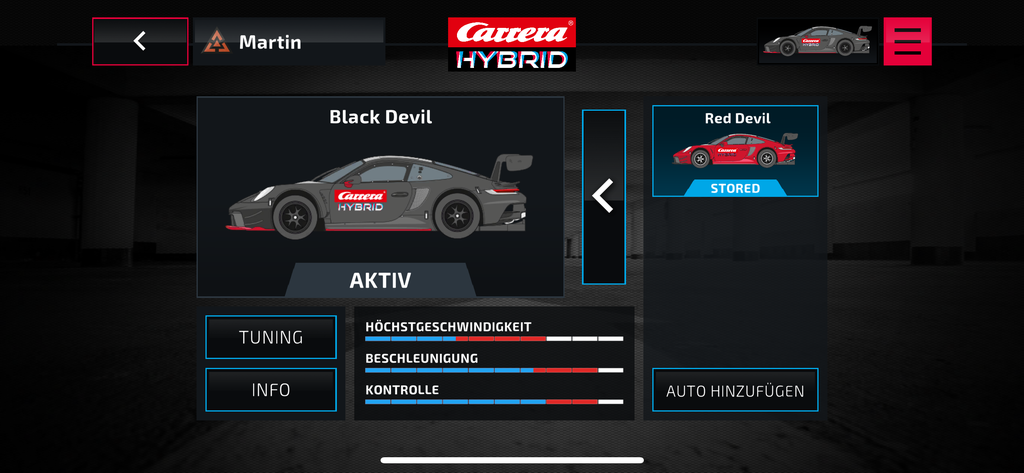1024x473 pixels.
Task: Show the car Info
Action: tap(271, 390)
